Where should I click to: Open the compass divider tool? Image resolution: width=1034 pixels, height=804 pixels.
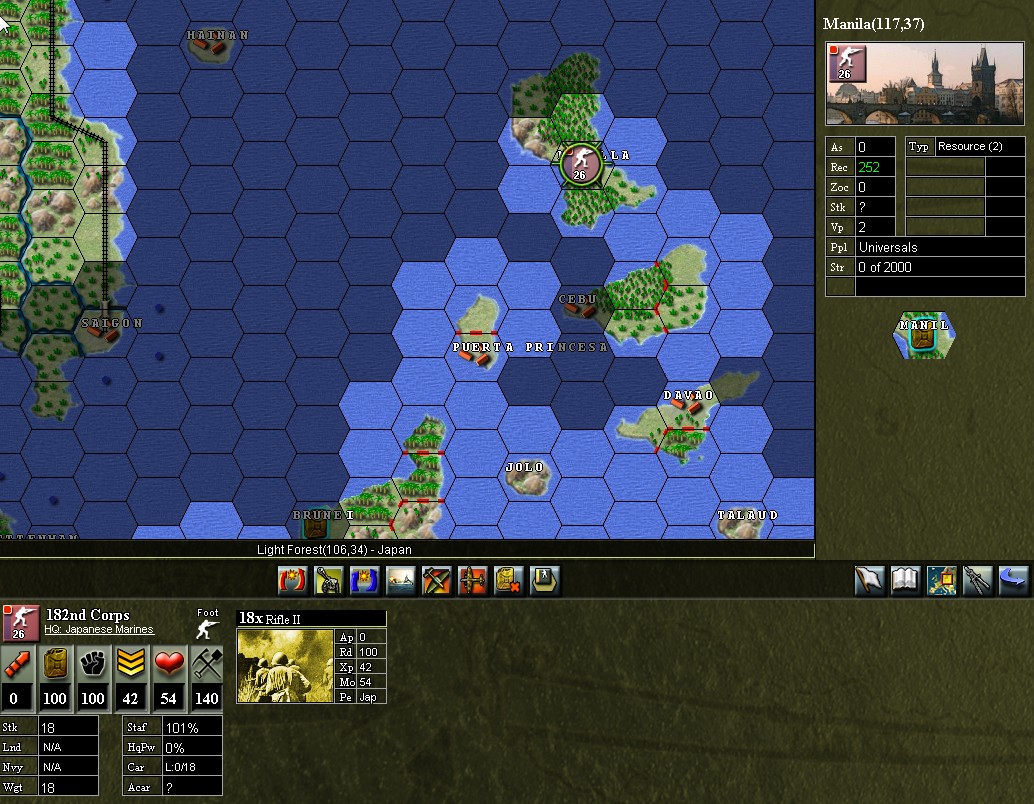point(978,580)
